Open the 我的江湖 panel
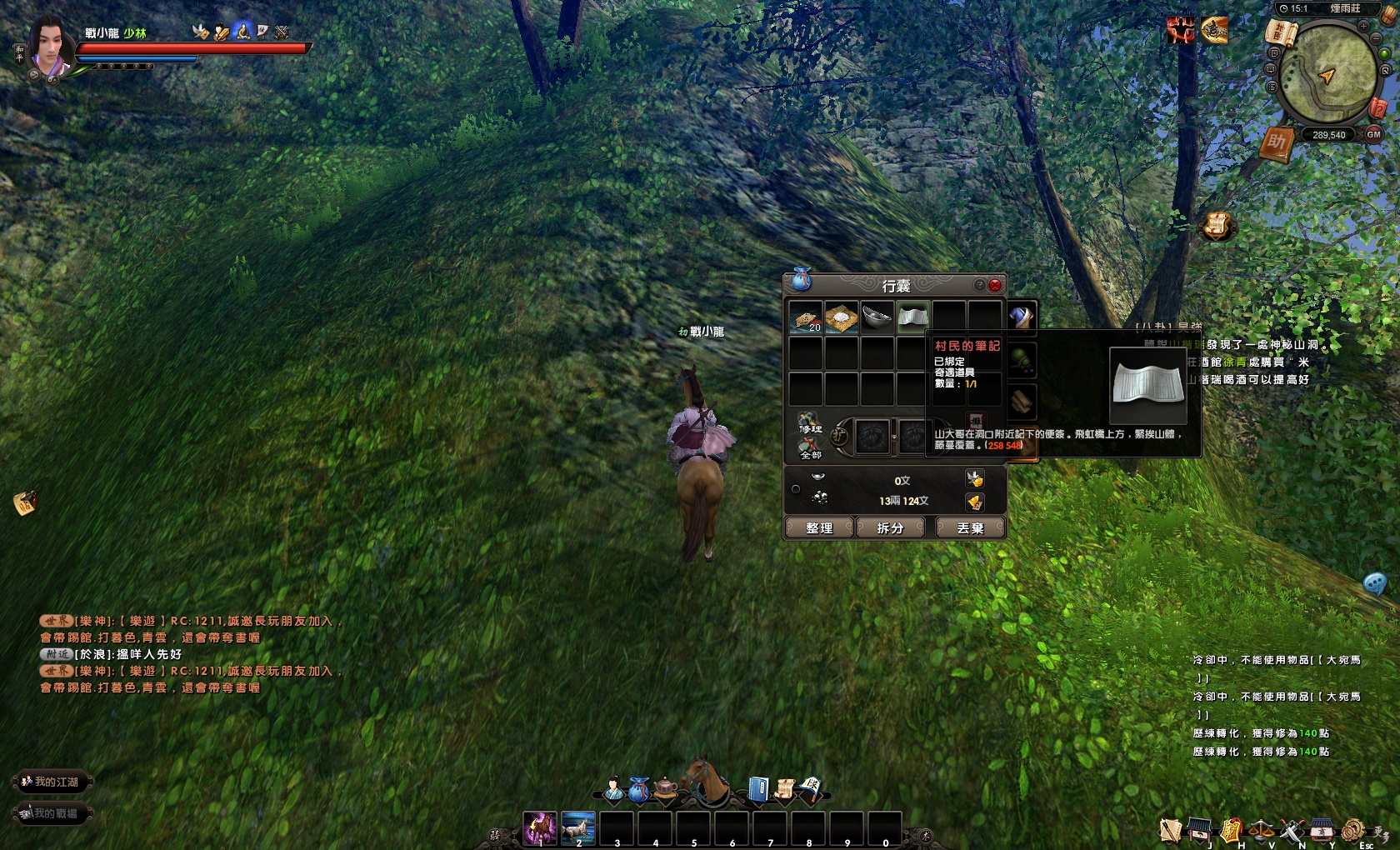This screenshot has height=850, width=1400. coord(52,782)
